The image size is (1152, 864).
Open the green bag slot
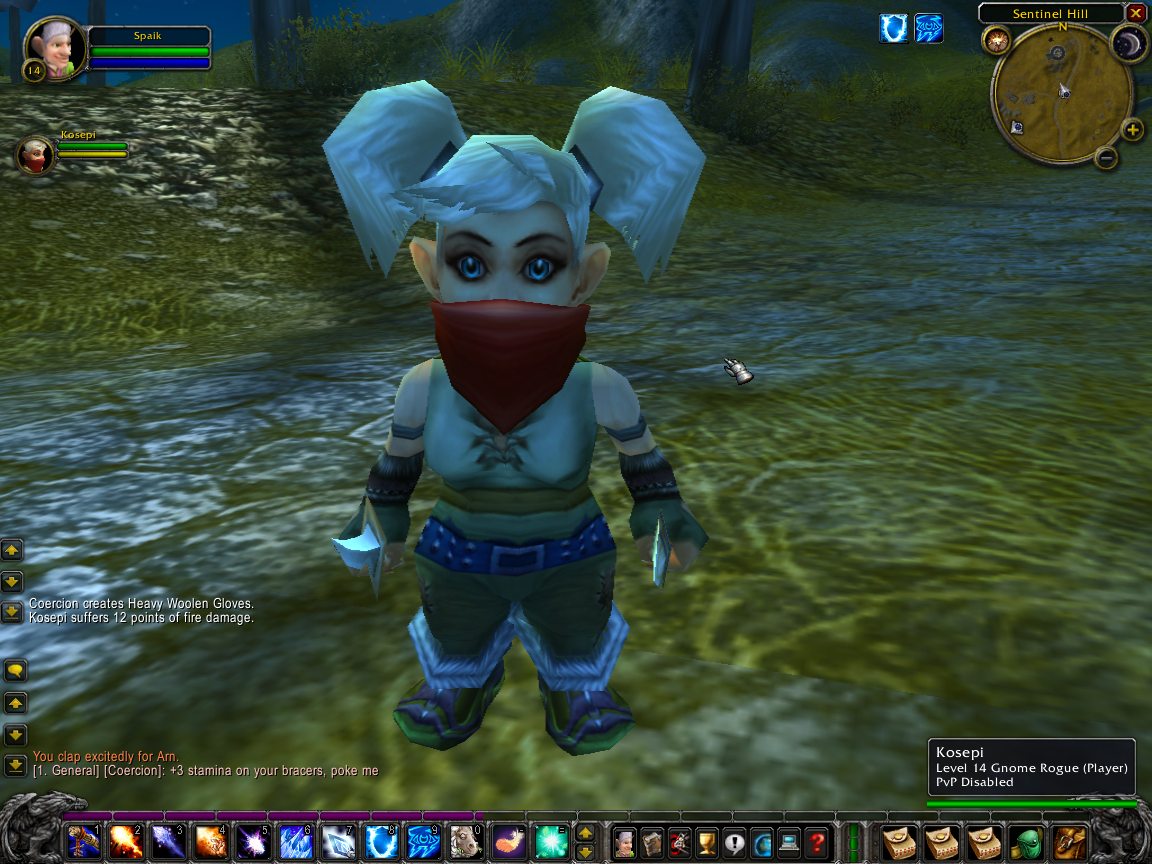[x=1027, y=842]
